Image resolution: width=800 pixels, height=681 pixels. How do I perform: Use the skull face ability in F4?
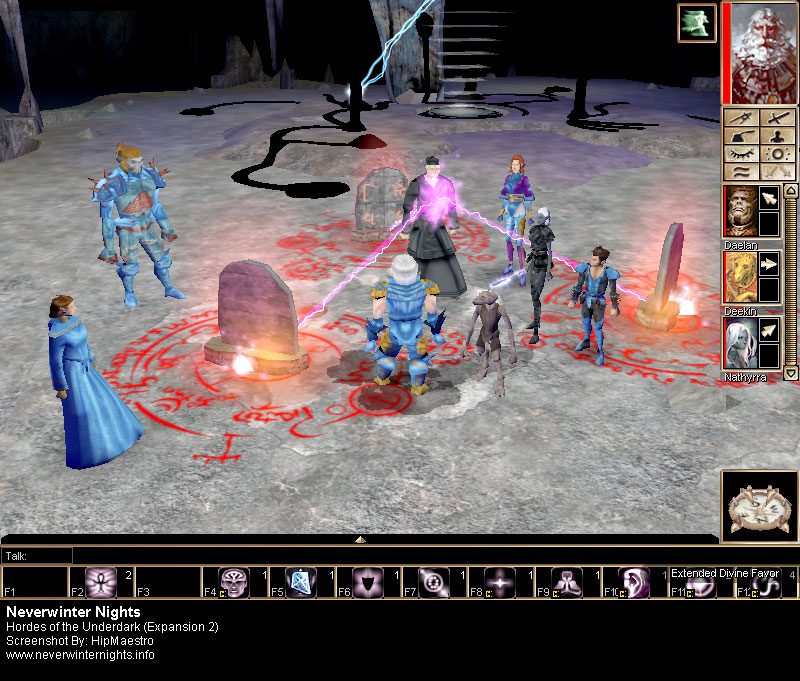[x=235, y=583]
